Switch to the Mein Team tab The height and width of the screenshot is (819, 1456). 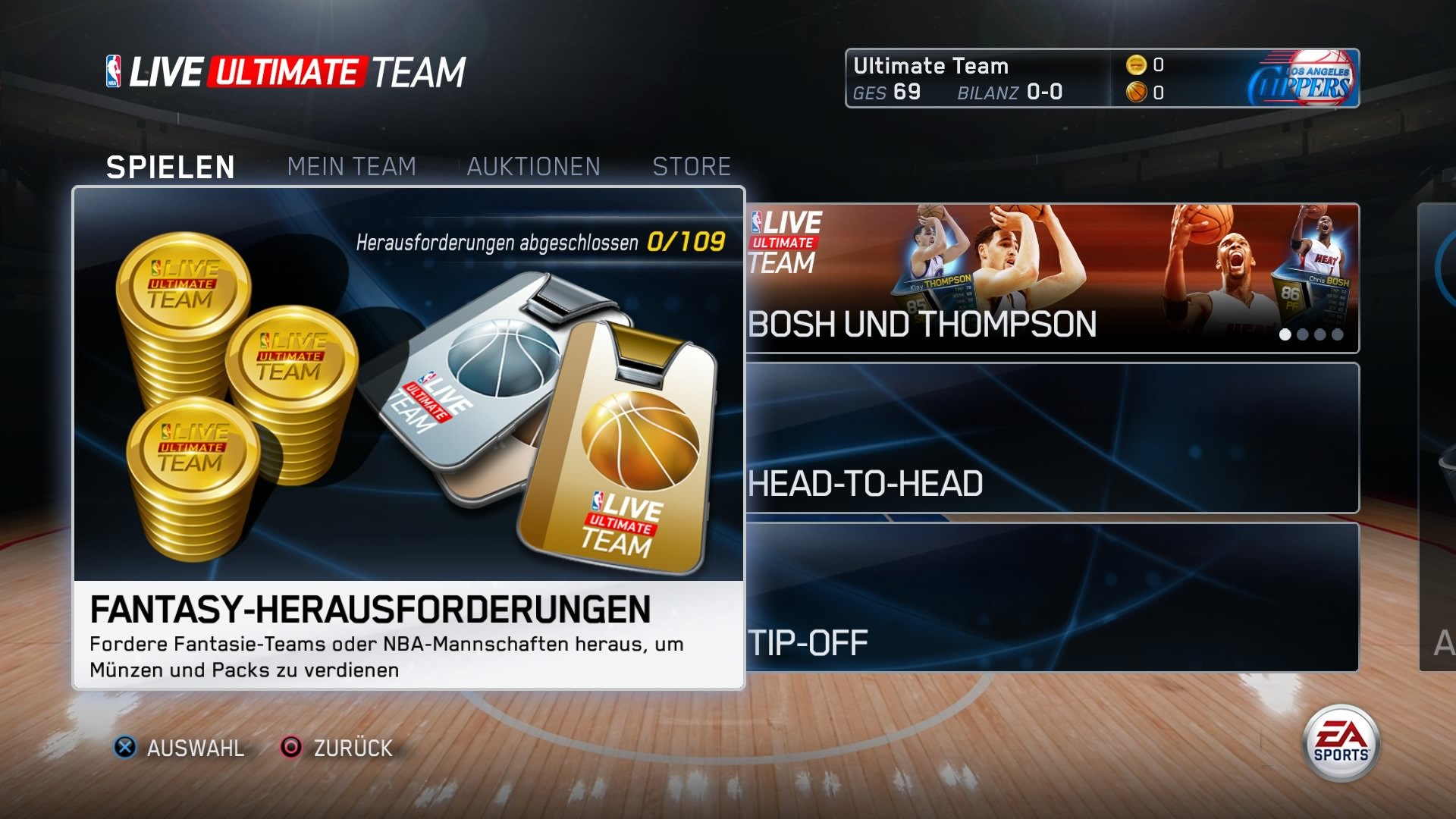point(351,165)
